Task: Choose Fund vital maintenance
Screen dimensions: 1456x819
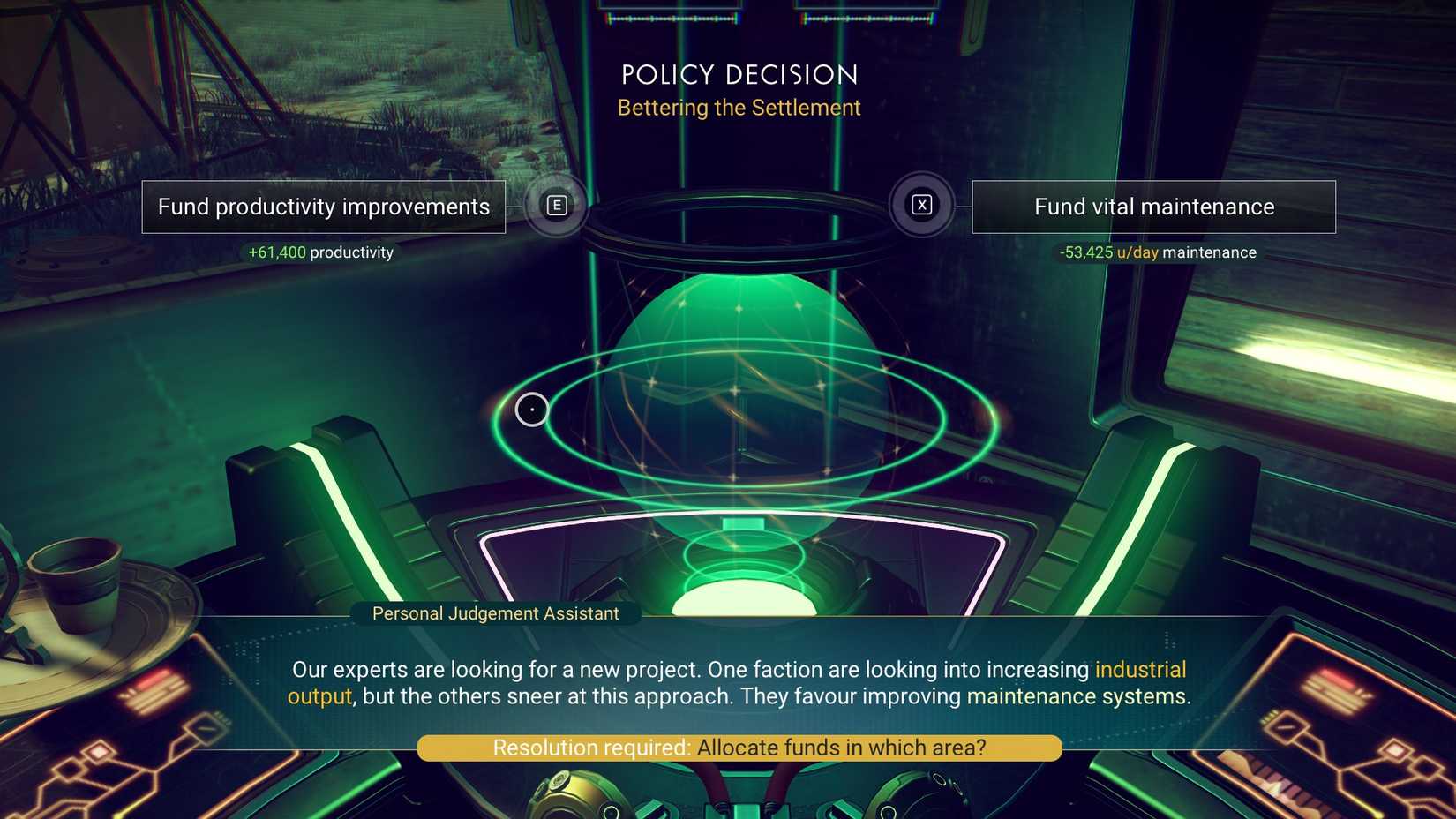Action: (1152, 207)
